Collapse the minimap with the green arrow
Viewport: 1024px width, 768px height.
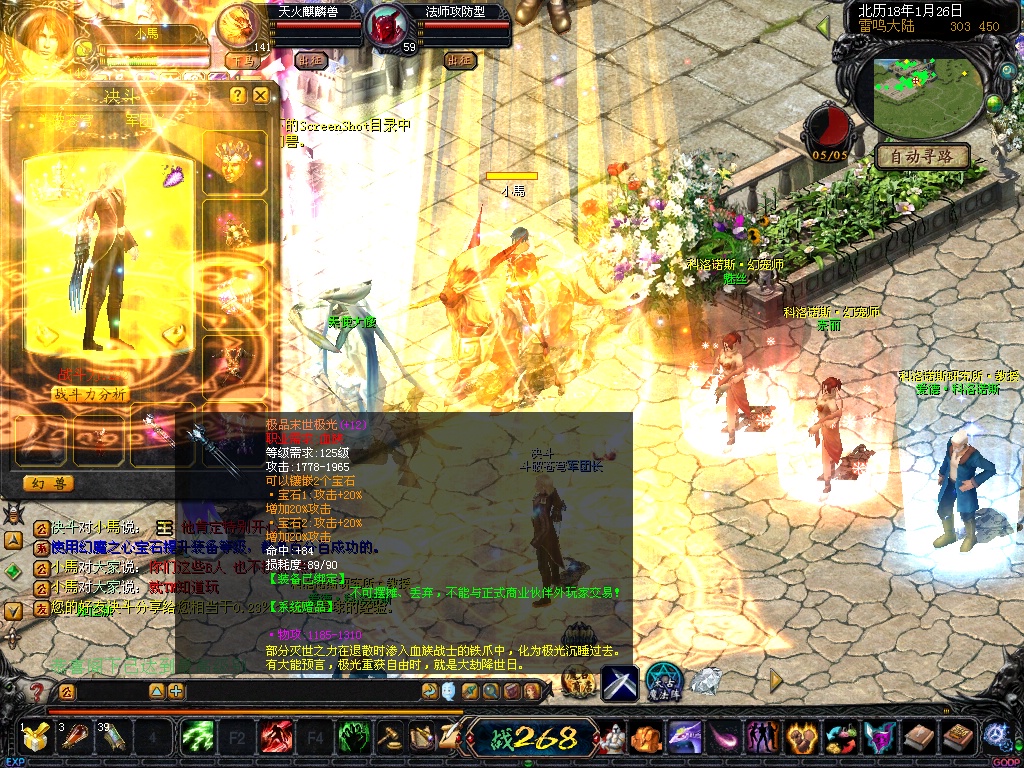824,26
